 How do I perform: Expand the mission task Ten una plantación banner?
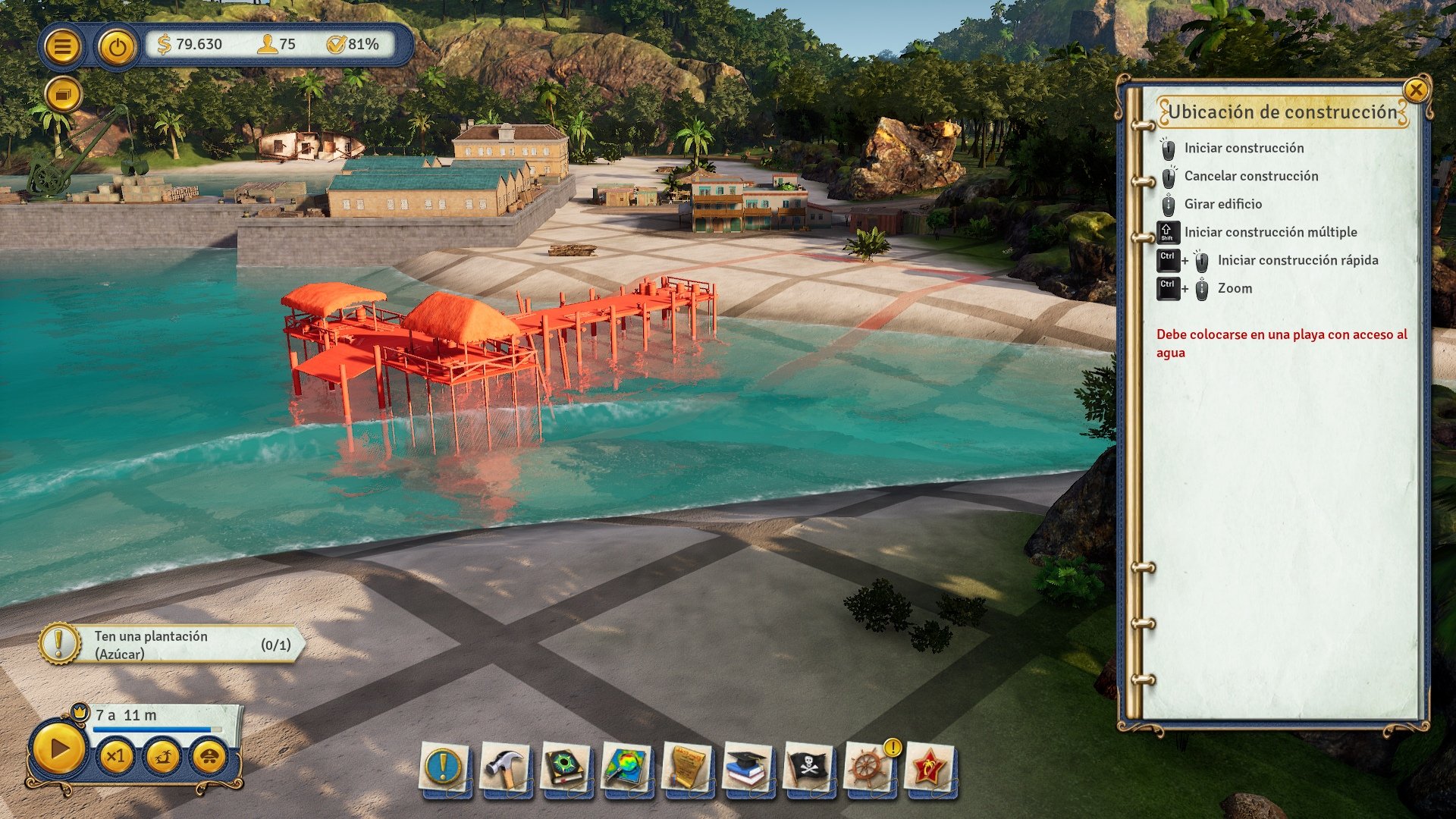click(x=174, y=644)
